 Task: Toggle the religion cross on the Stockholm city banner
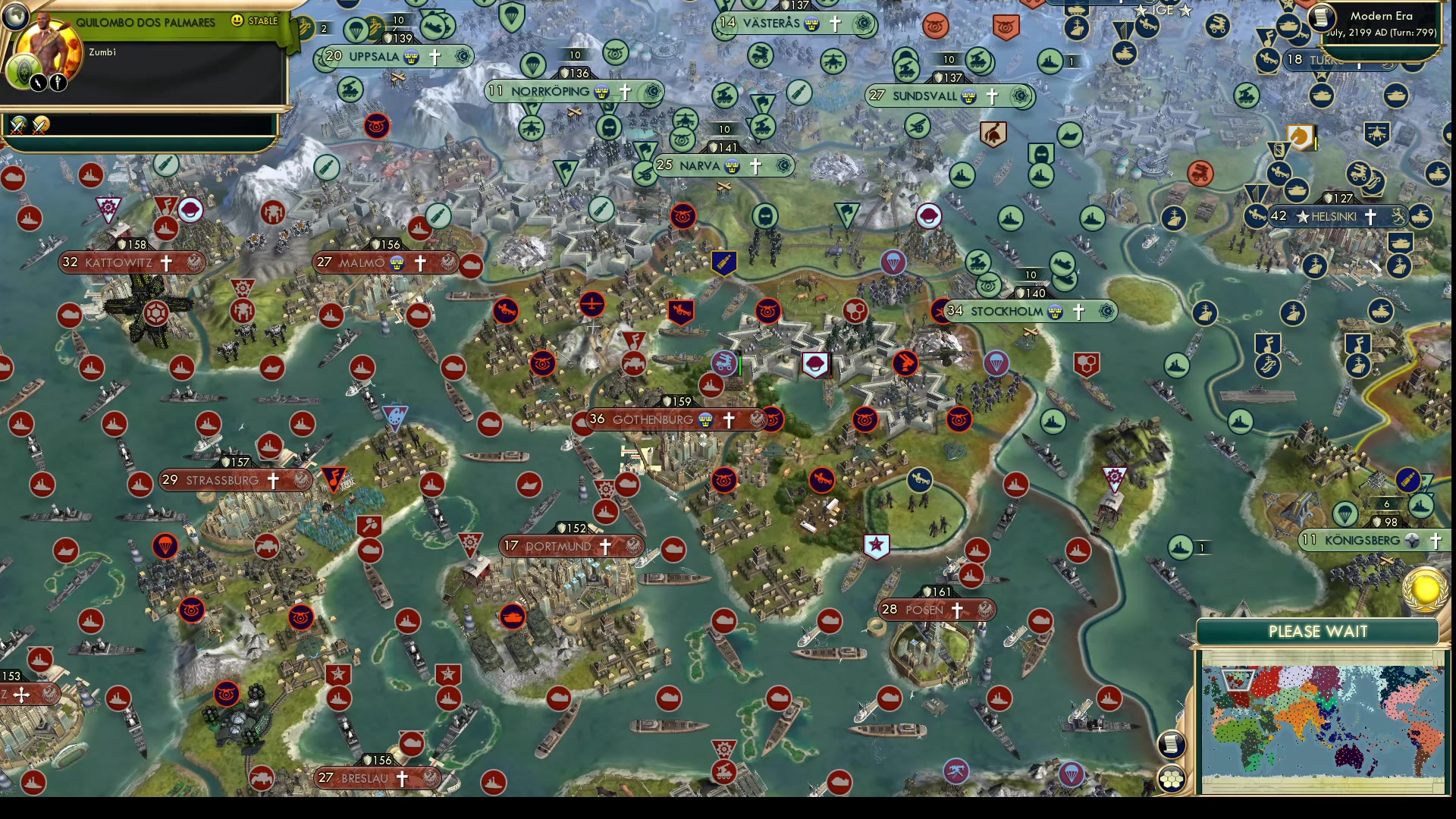pyautogui.click(x=1078, y=311)
